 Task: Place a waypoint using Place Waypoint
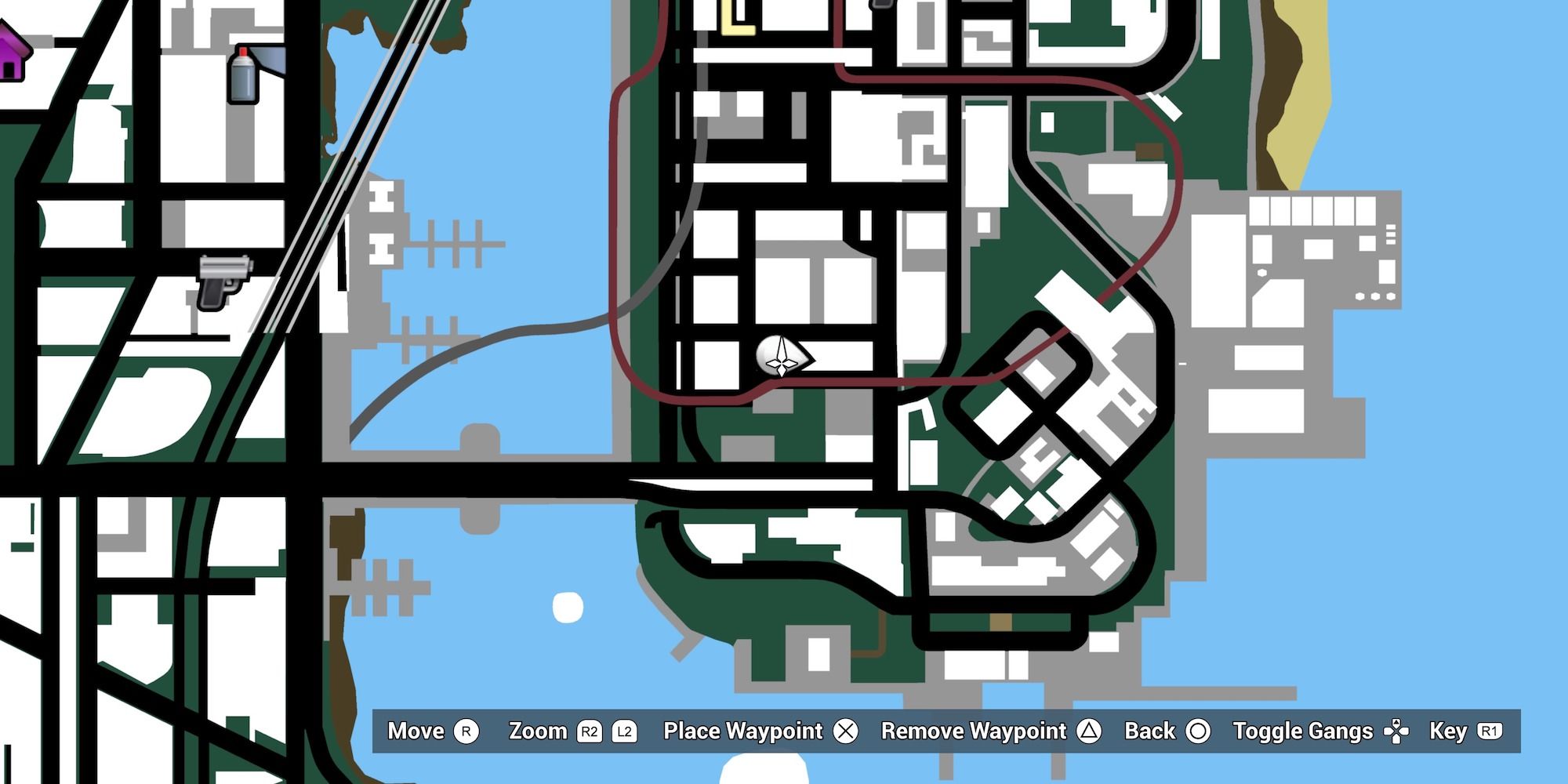pos(742,731)
